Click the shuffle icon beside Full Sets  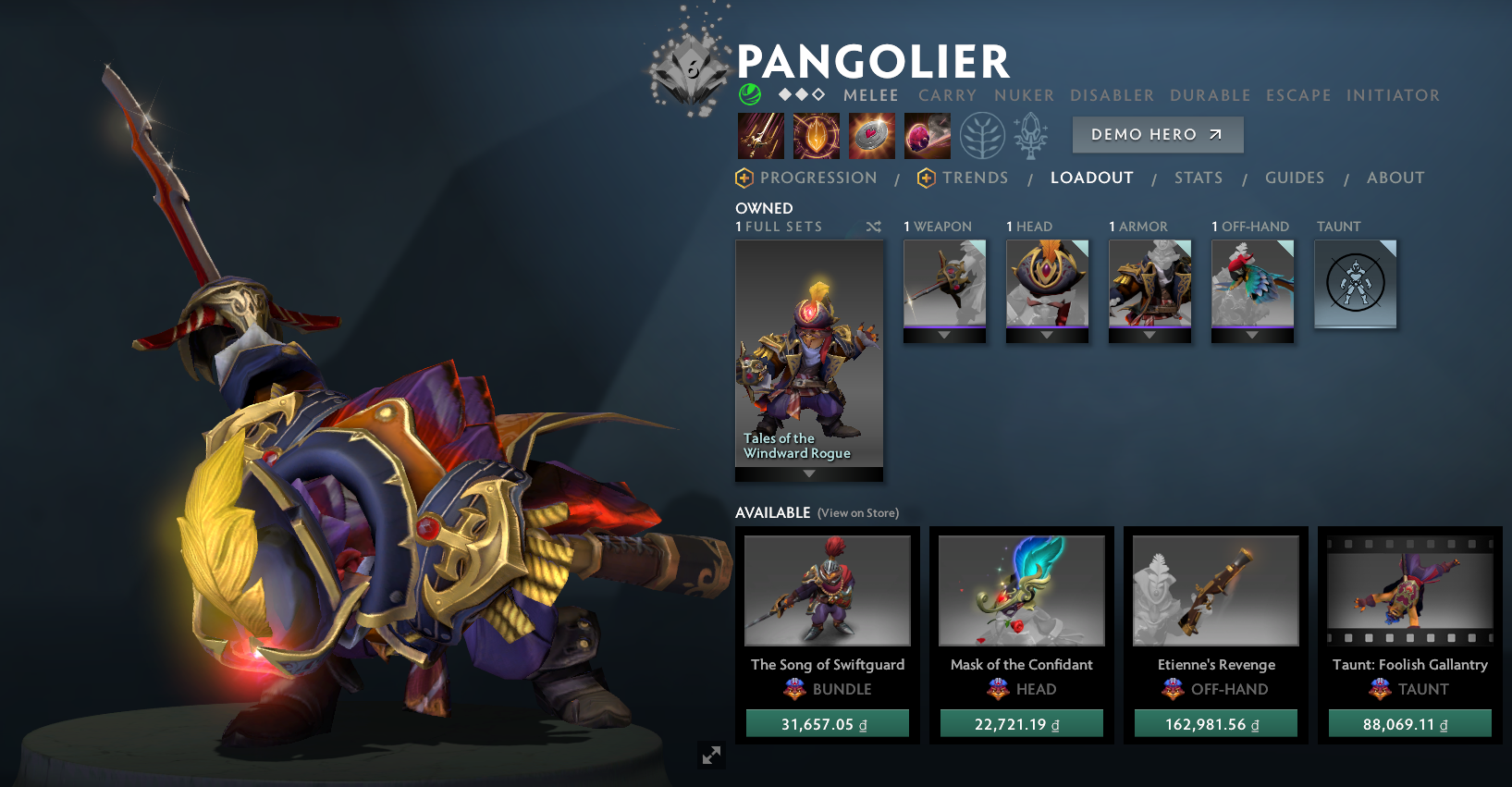pos(873,226)
